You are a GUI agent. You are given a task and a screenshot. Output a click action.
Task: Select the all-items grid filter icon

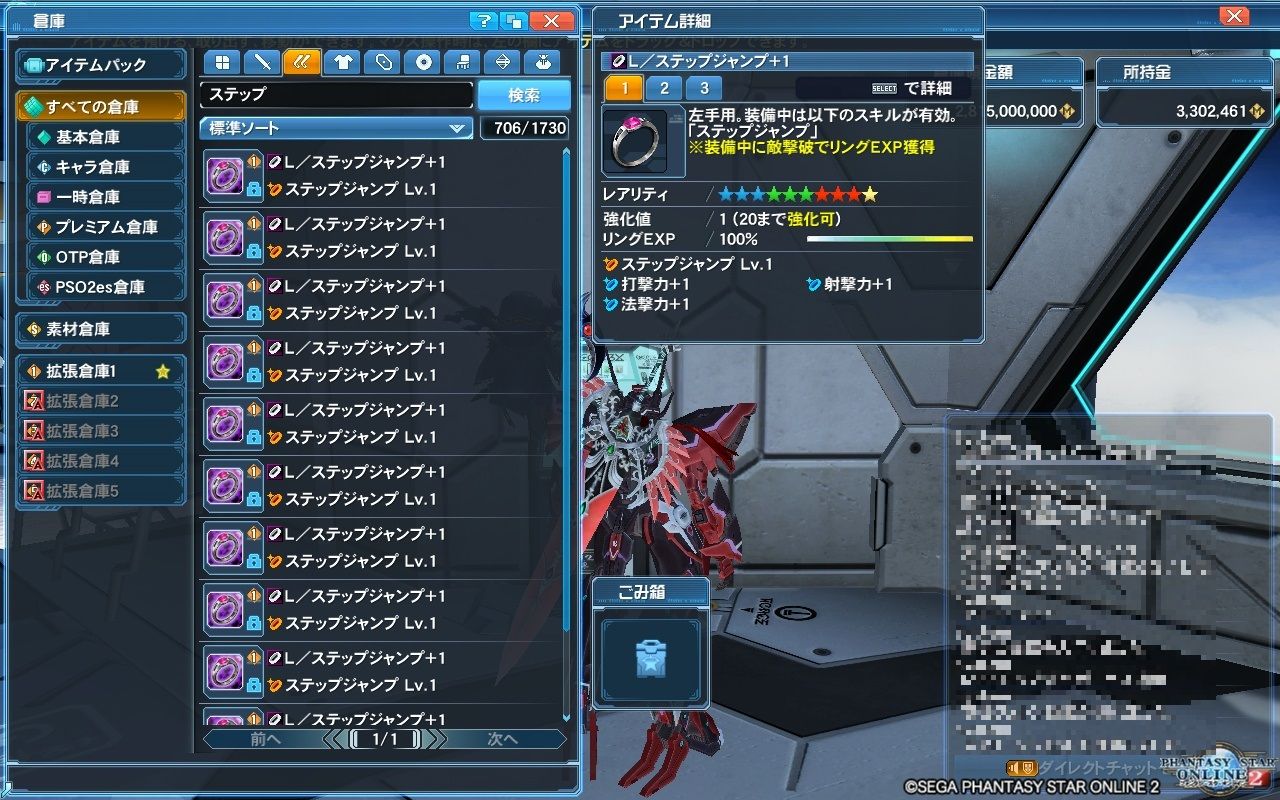(223, 62)
